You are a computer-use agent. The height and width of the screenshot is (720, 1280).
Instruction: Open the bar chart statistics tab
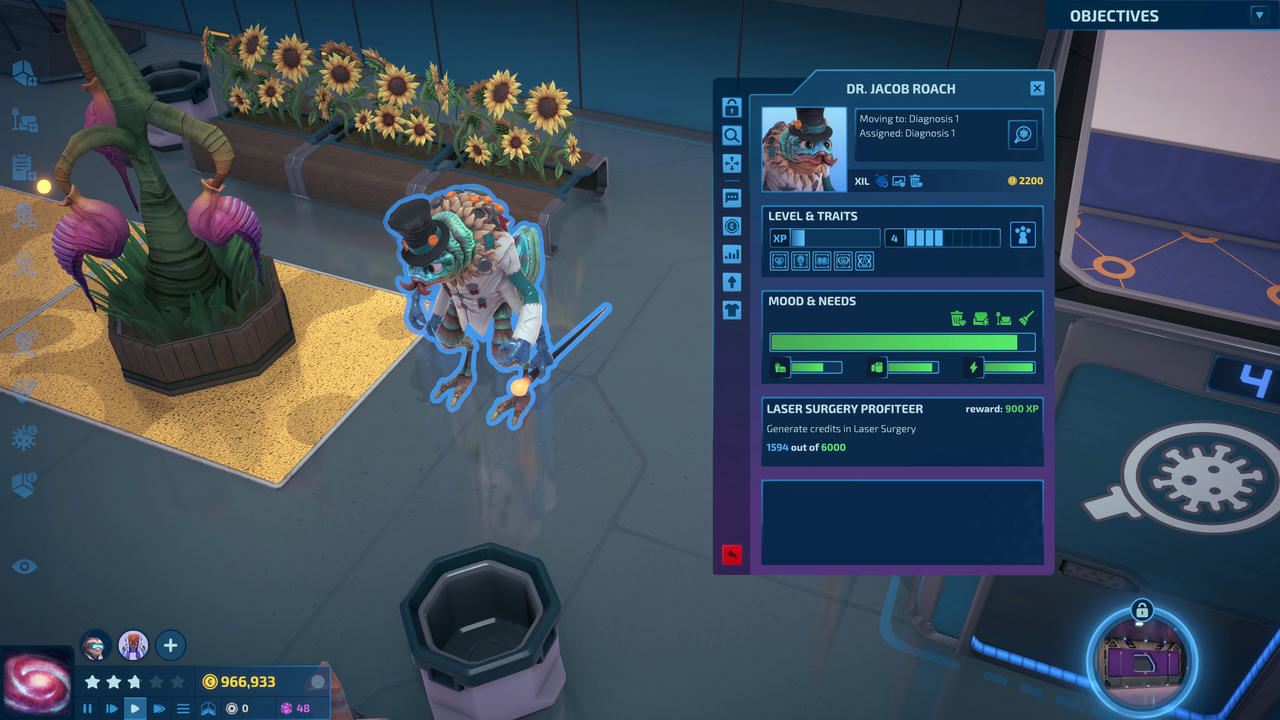click(x=732, y=254)
